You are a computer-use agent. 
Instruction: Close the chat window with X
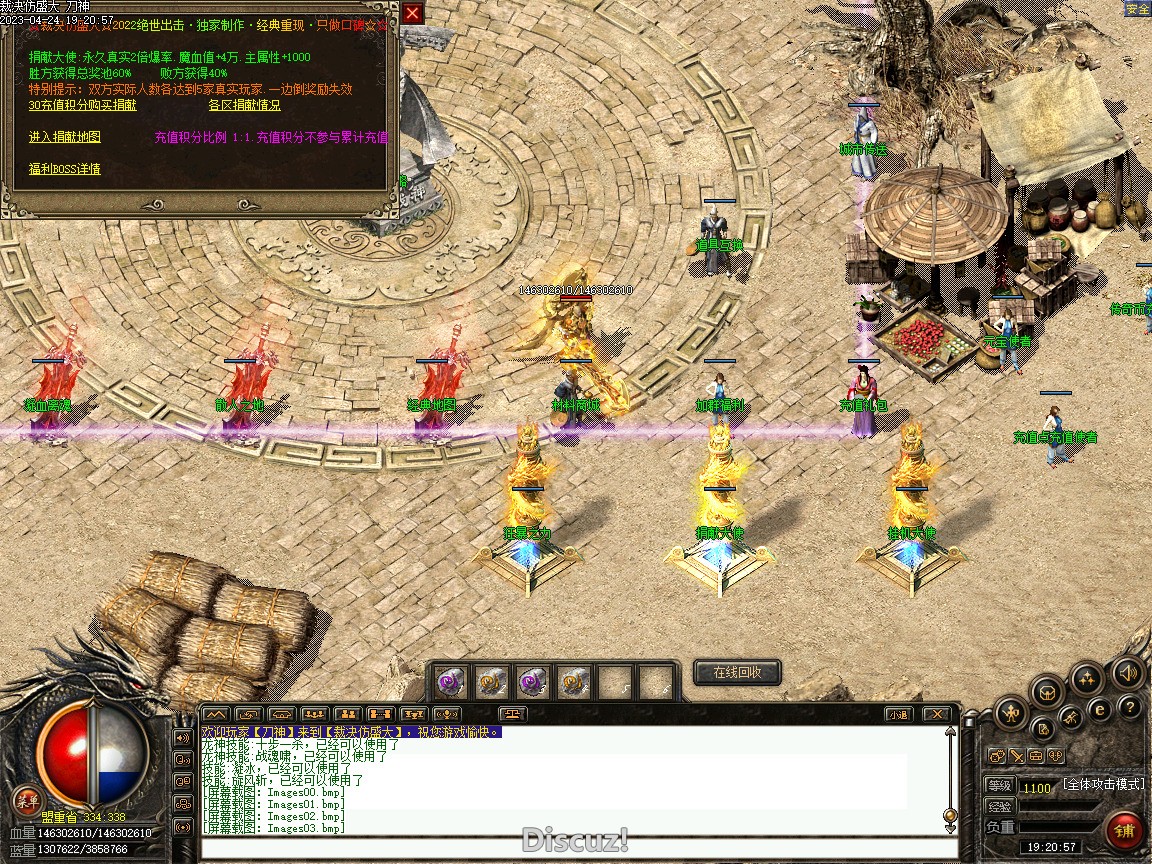click(x=935, y=714)
